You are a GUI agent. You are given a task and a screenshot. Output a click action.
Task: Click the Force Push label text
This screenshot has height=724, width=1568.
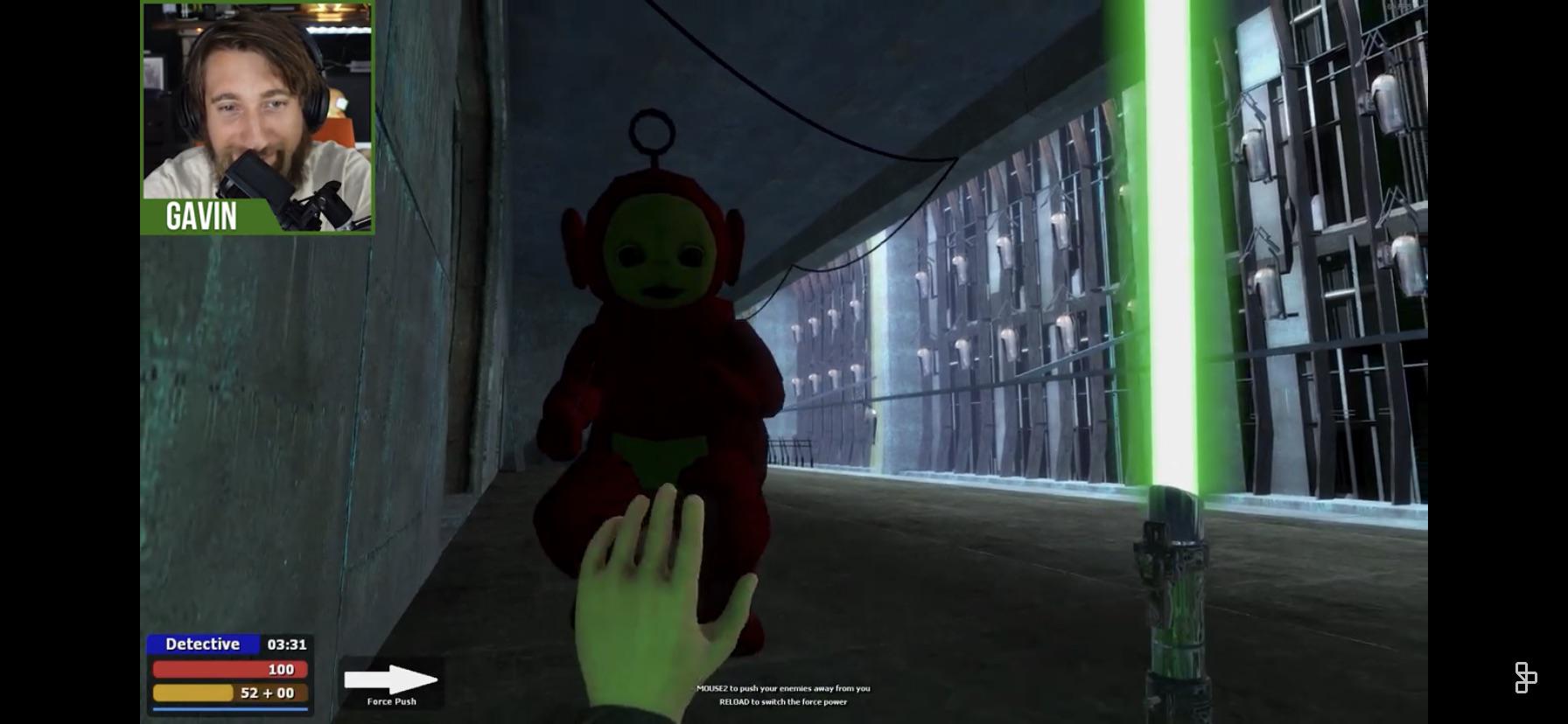tap(391, 700)
